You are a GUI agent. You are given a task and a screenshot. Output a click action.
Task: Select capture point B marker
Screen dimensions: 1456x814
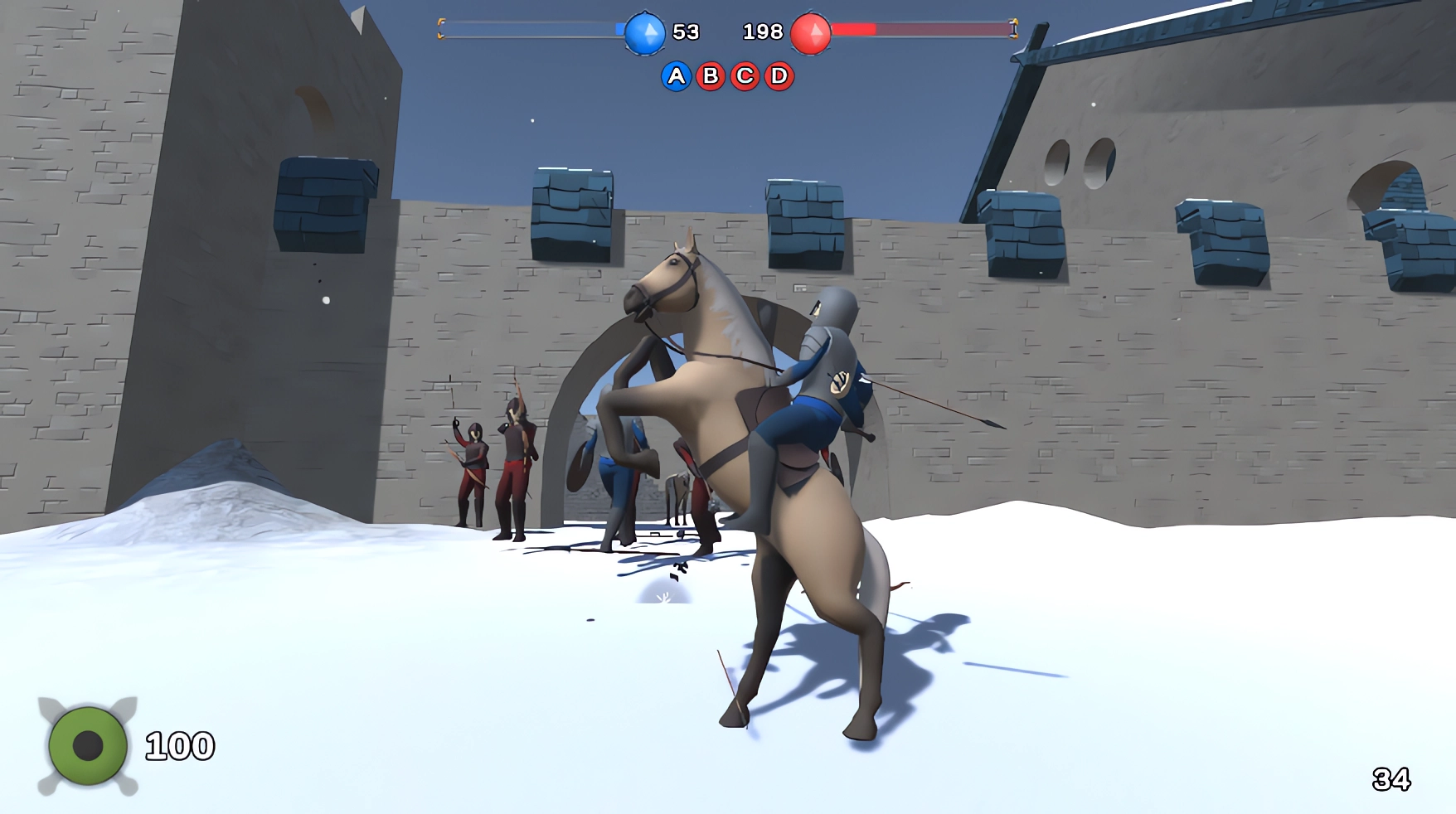pyautogui.click(x=711, y=75)
